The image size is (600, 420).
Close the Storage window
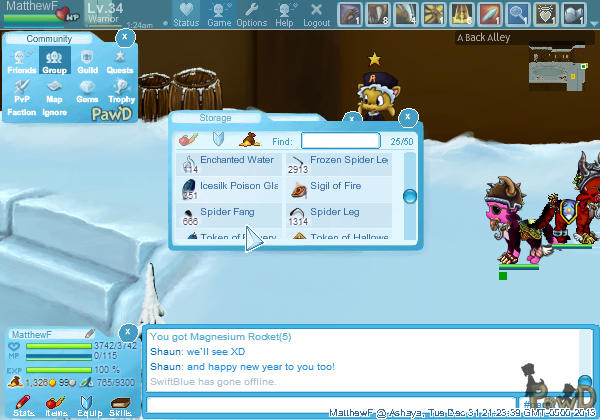tap(407, 117)
